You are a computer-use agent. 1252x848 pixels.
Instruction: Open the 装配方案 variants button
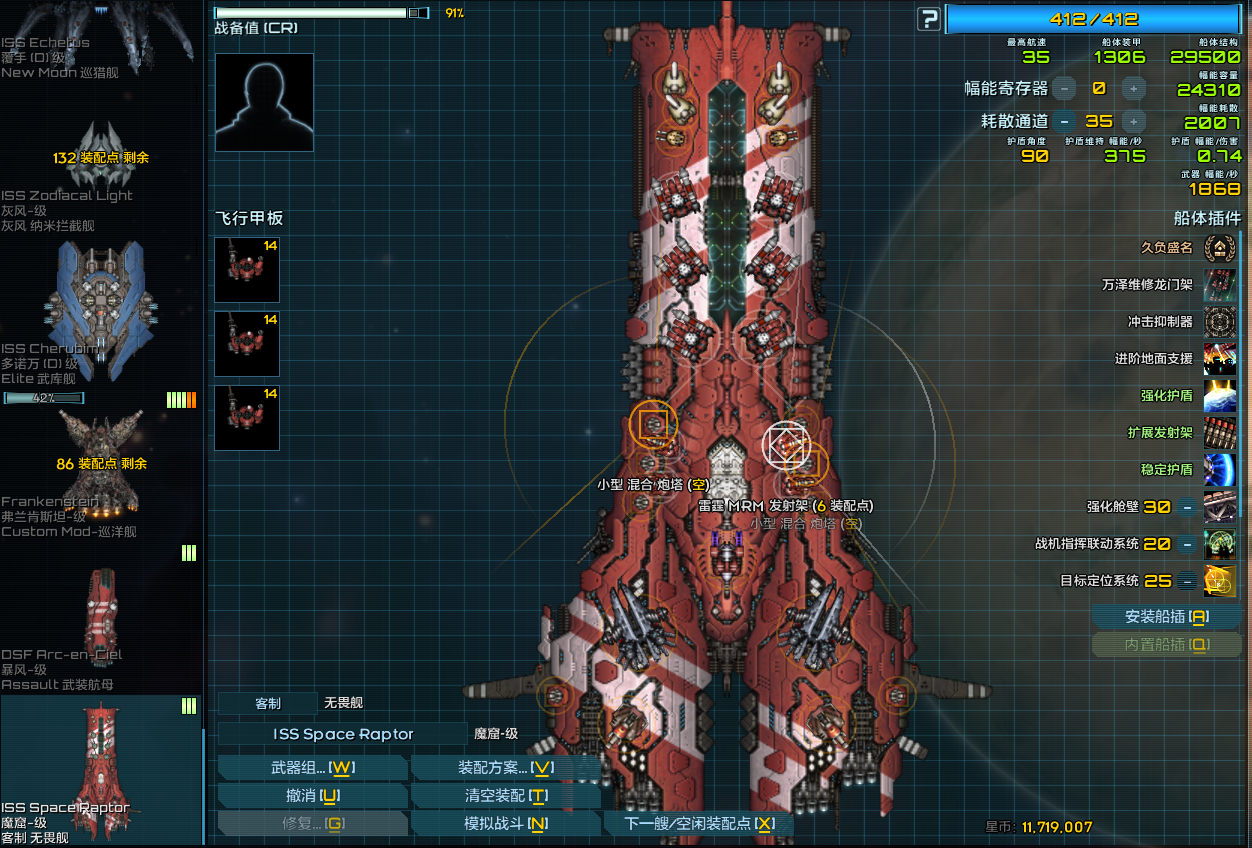point(506,768)
